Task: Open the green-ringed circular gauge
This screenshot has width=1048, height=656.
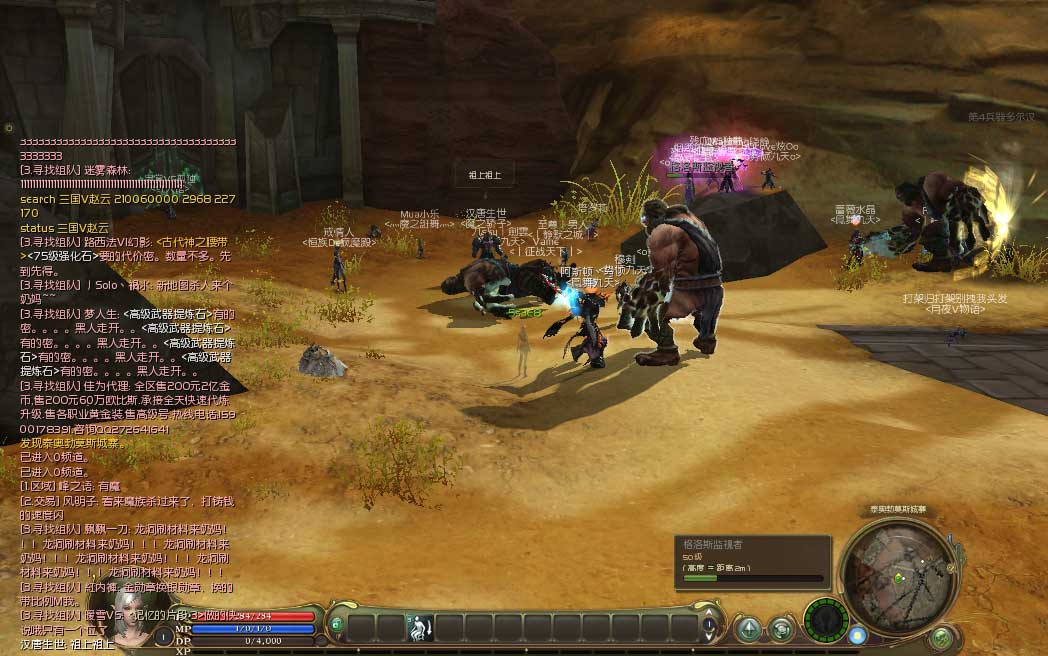Action: tap(826, 619)
